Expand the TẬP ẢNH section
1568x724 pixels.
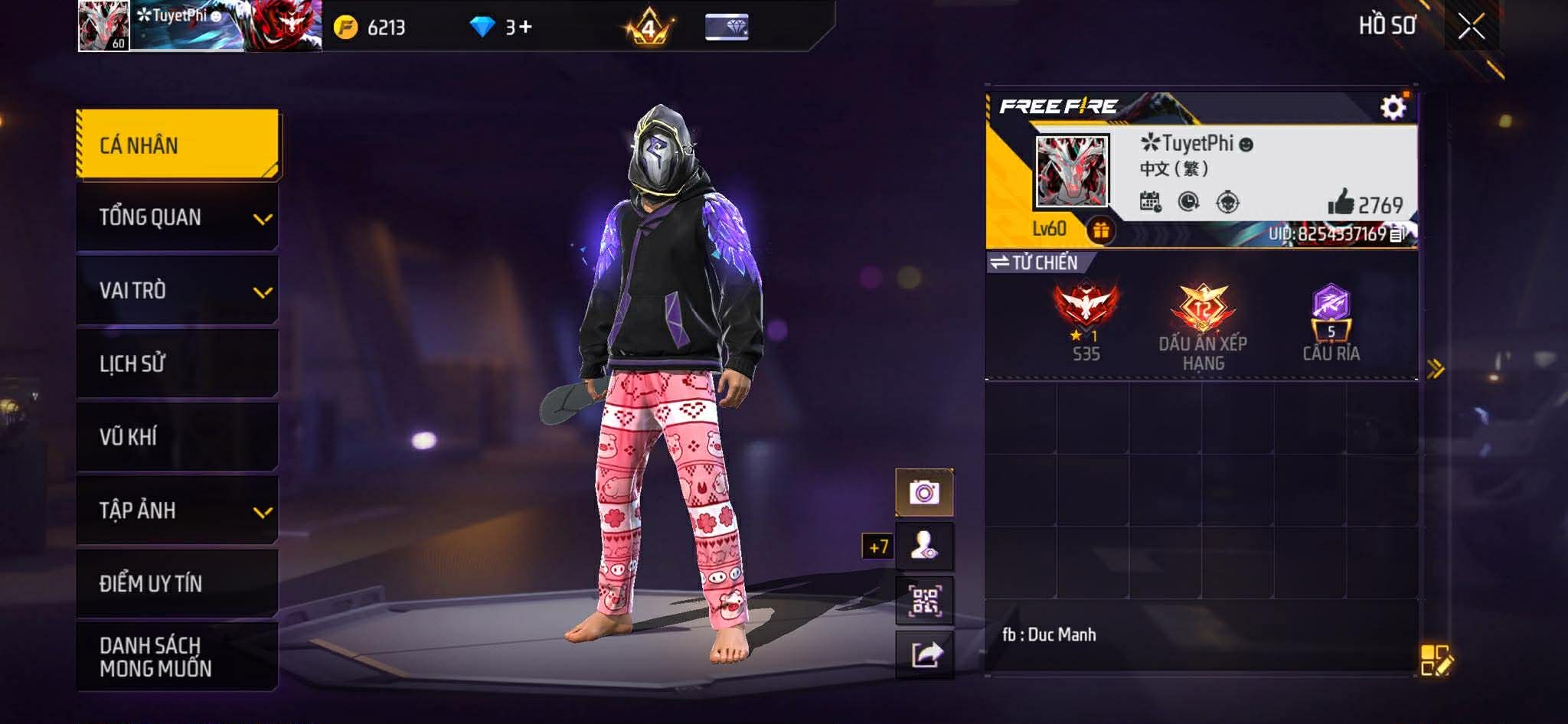178,510
